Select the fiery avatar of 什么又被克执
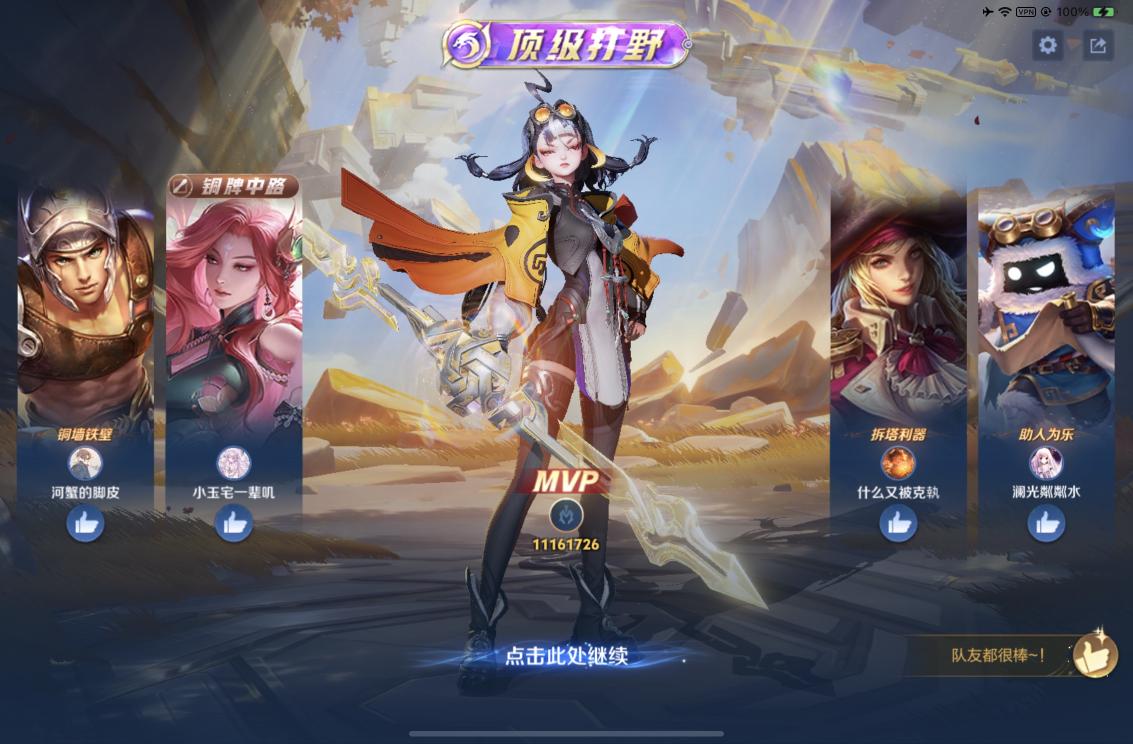The width and height of the screenshot is (1133, 744). [x=898, y=463]
